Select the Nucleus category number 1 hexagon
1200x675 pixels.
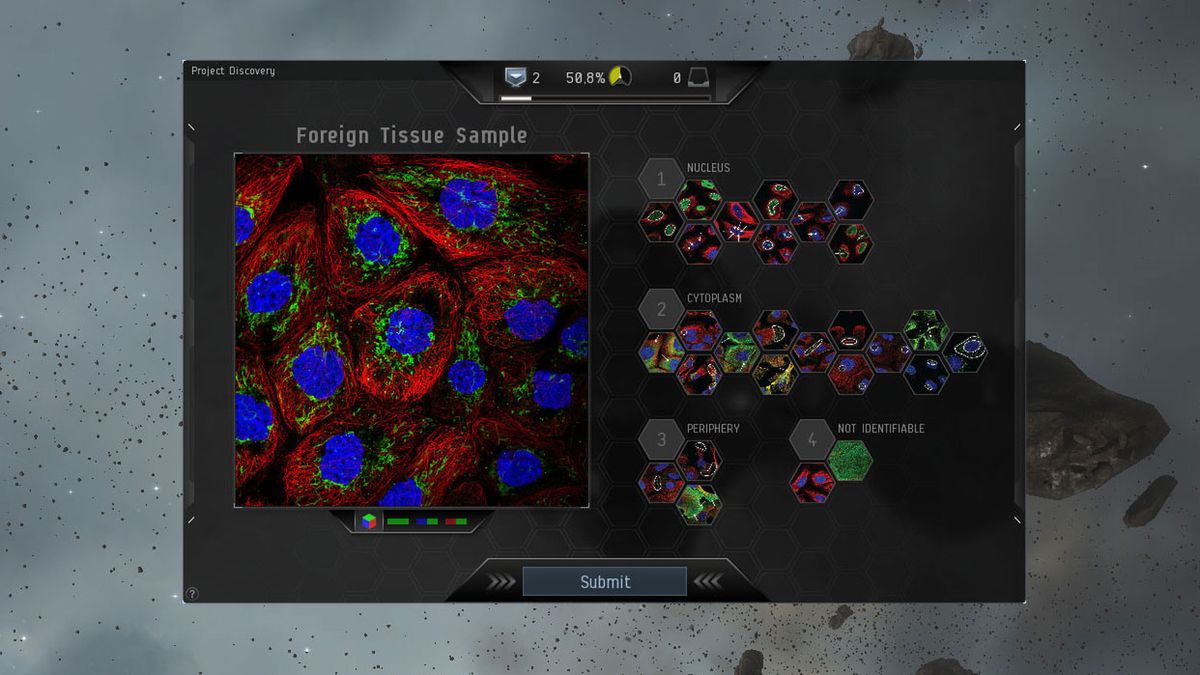tap(661, 180)
